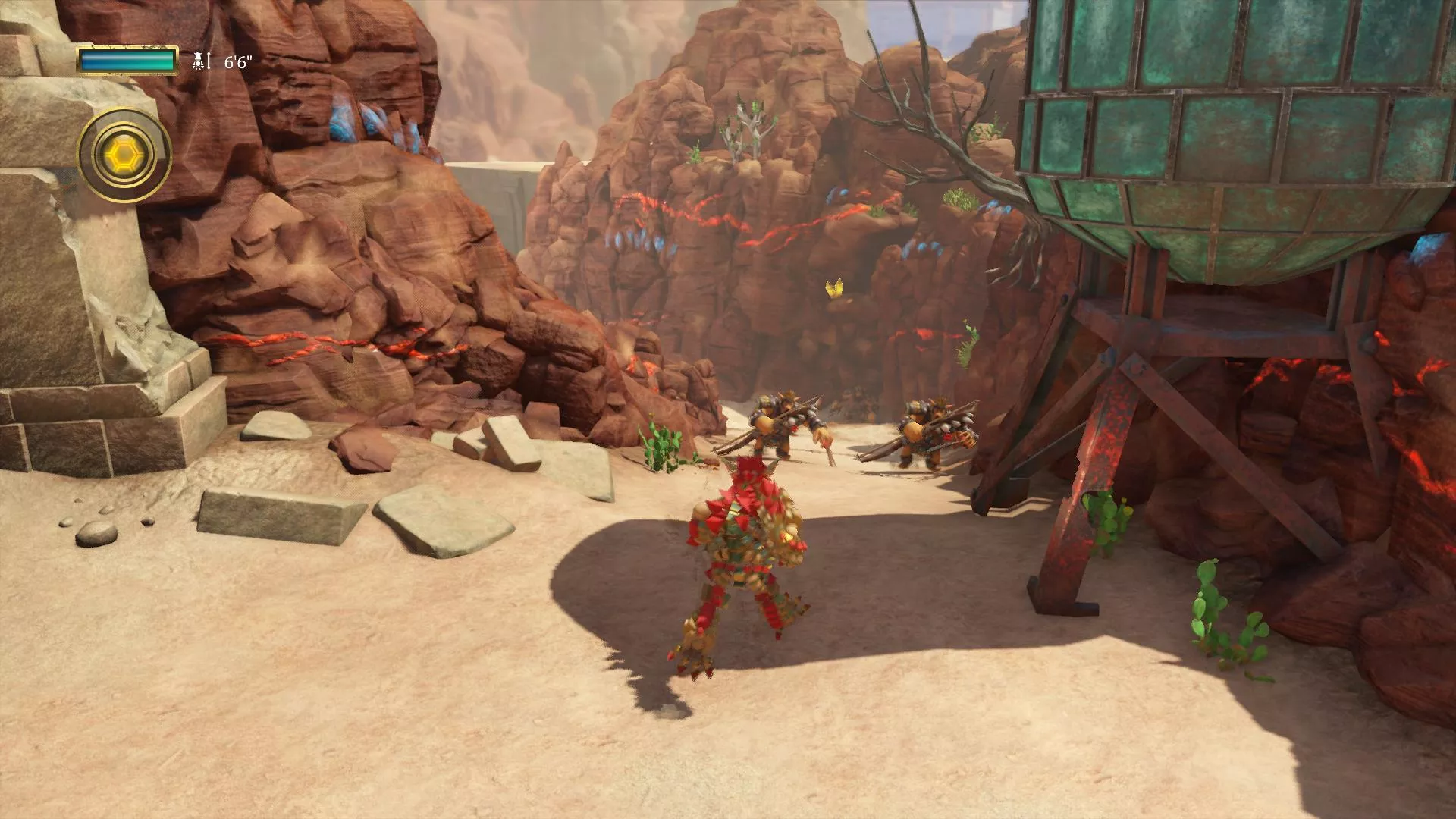The width and height of the screenshot is (1456, 819).
Task: Click the 6'6" height readout
Action: (237, 62)
